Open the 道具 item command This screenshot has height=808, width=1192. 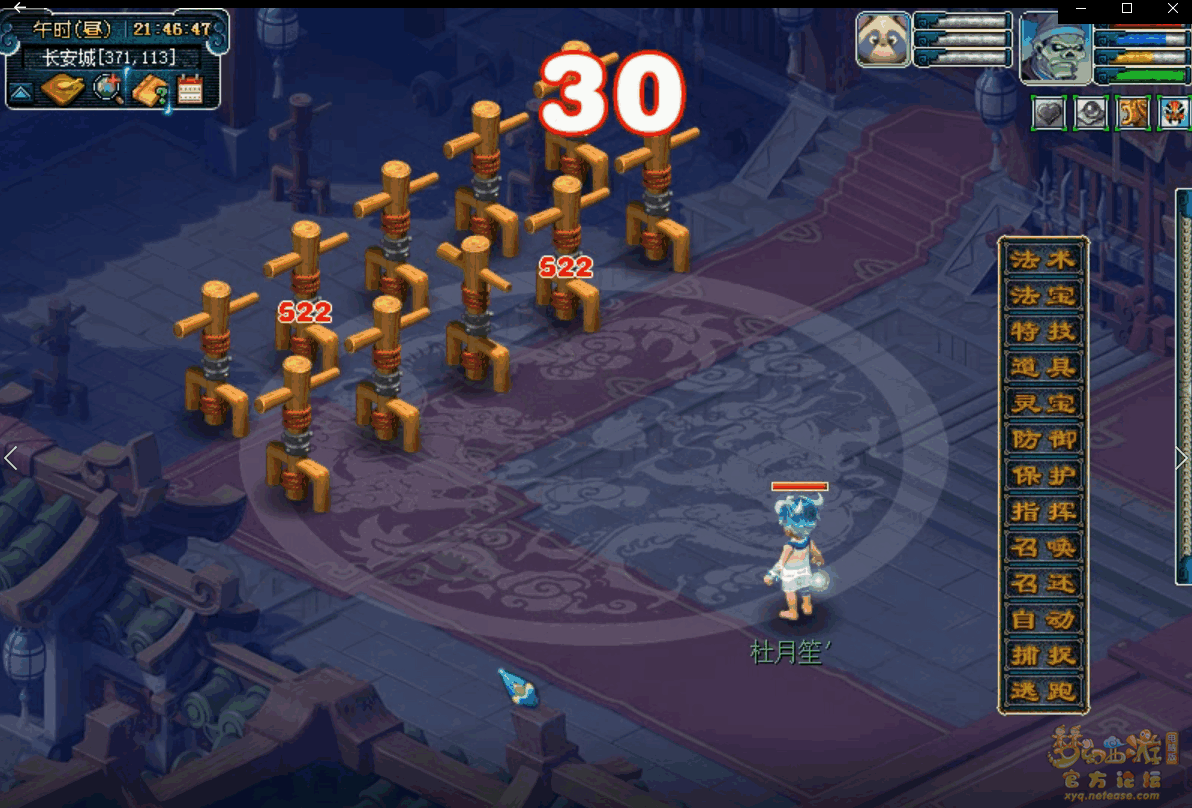tap(1043, 368)
